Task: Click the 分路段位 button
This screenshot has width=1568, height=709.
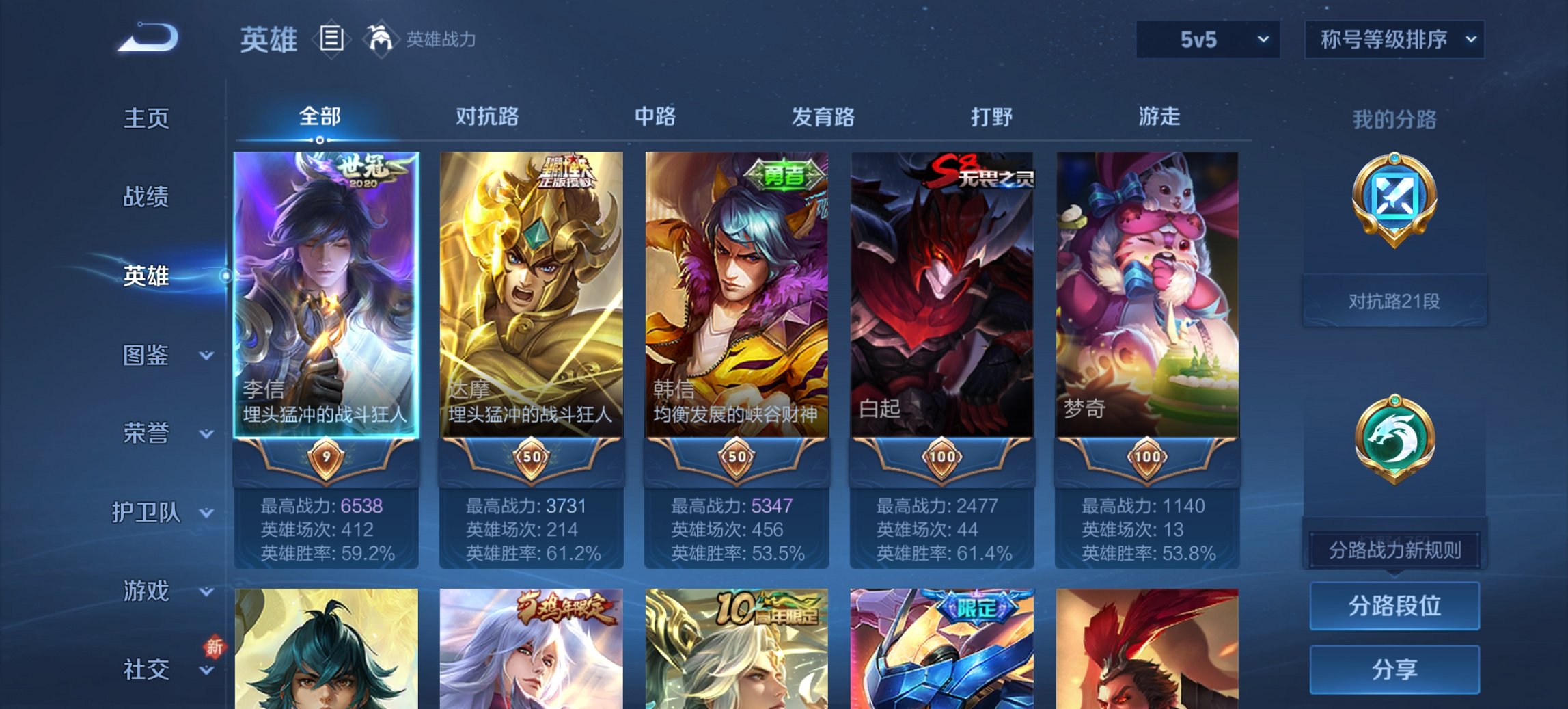Action: pos(1394,606)
